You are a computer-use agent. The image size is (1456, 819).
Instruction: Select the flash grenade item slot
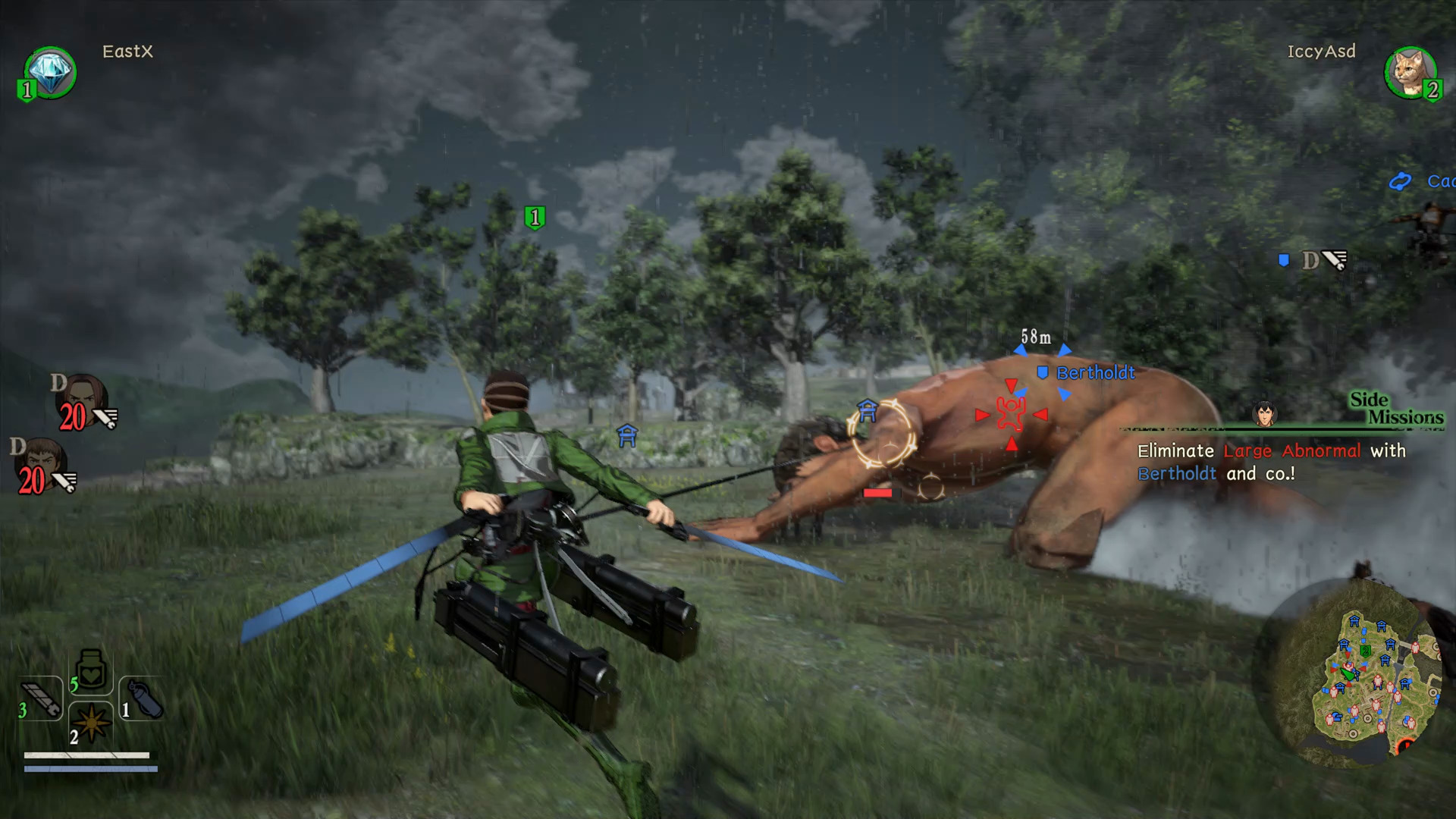point(91,723)
